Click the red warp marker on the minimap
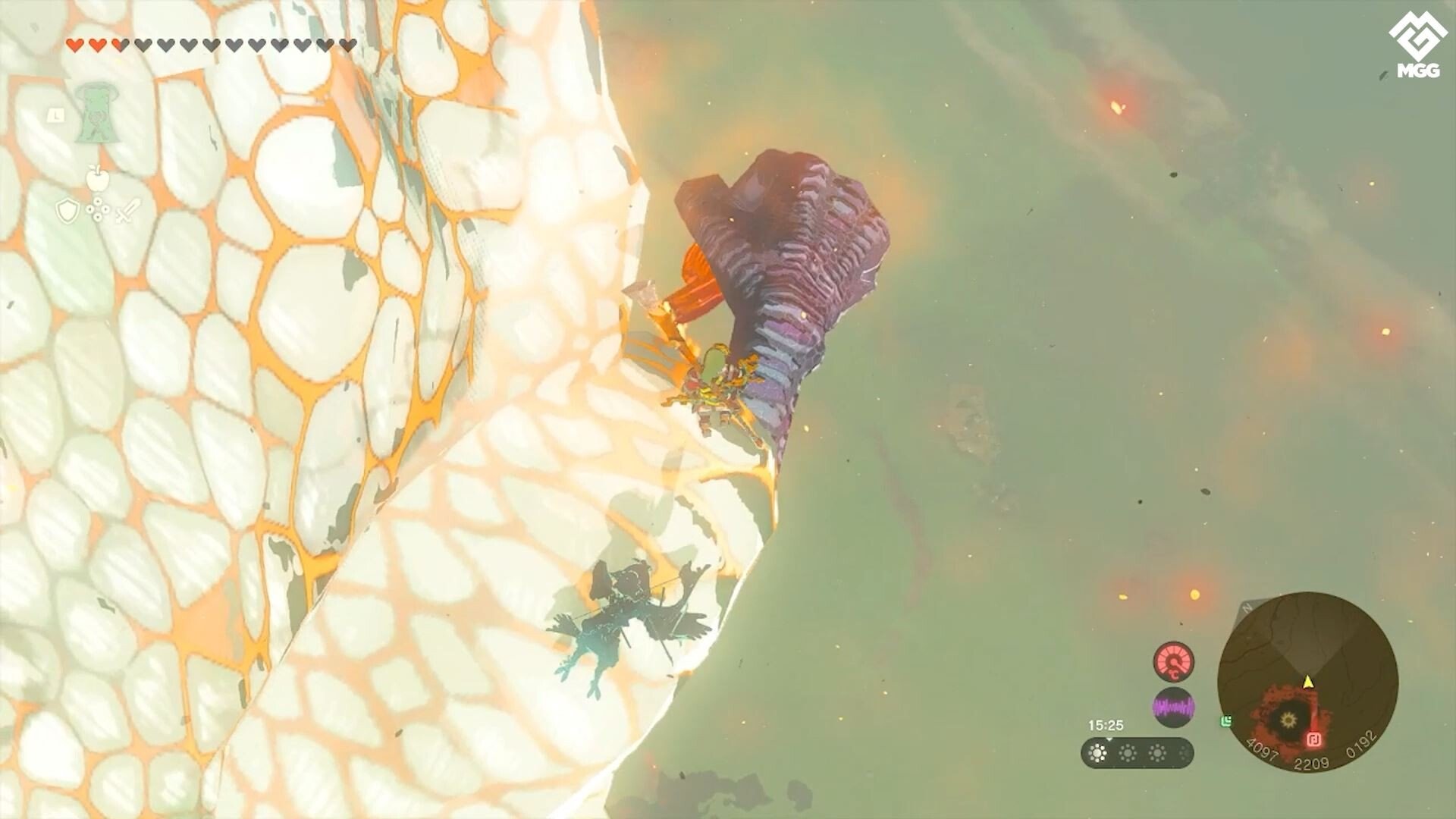This screenshot has height=819, width=1456. tap(1314, 739)
